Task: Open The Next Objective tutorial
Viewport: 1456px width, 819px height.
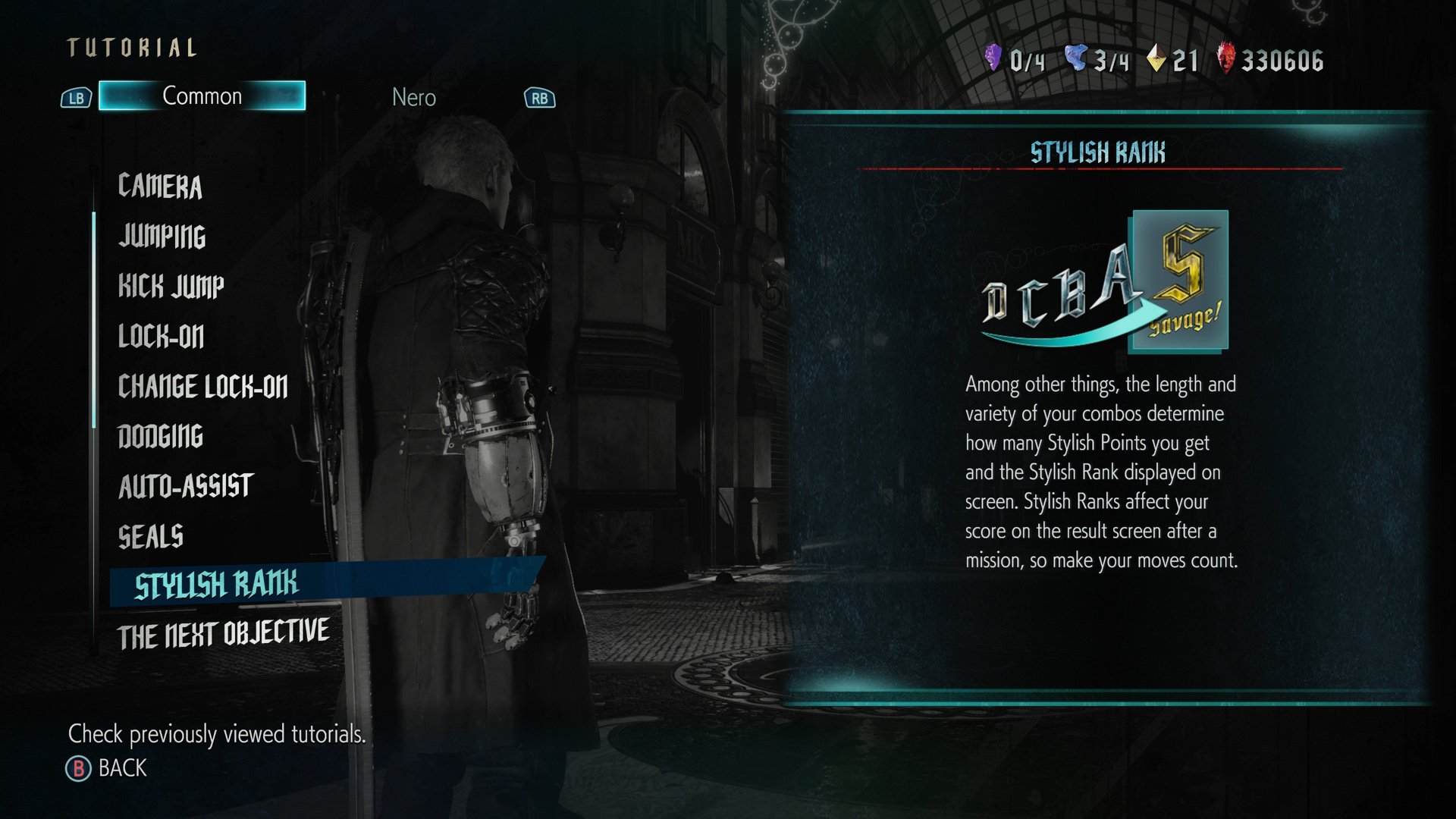Action: [223, 634]
